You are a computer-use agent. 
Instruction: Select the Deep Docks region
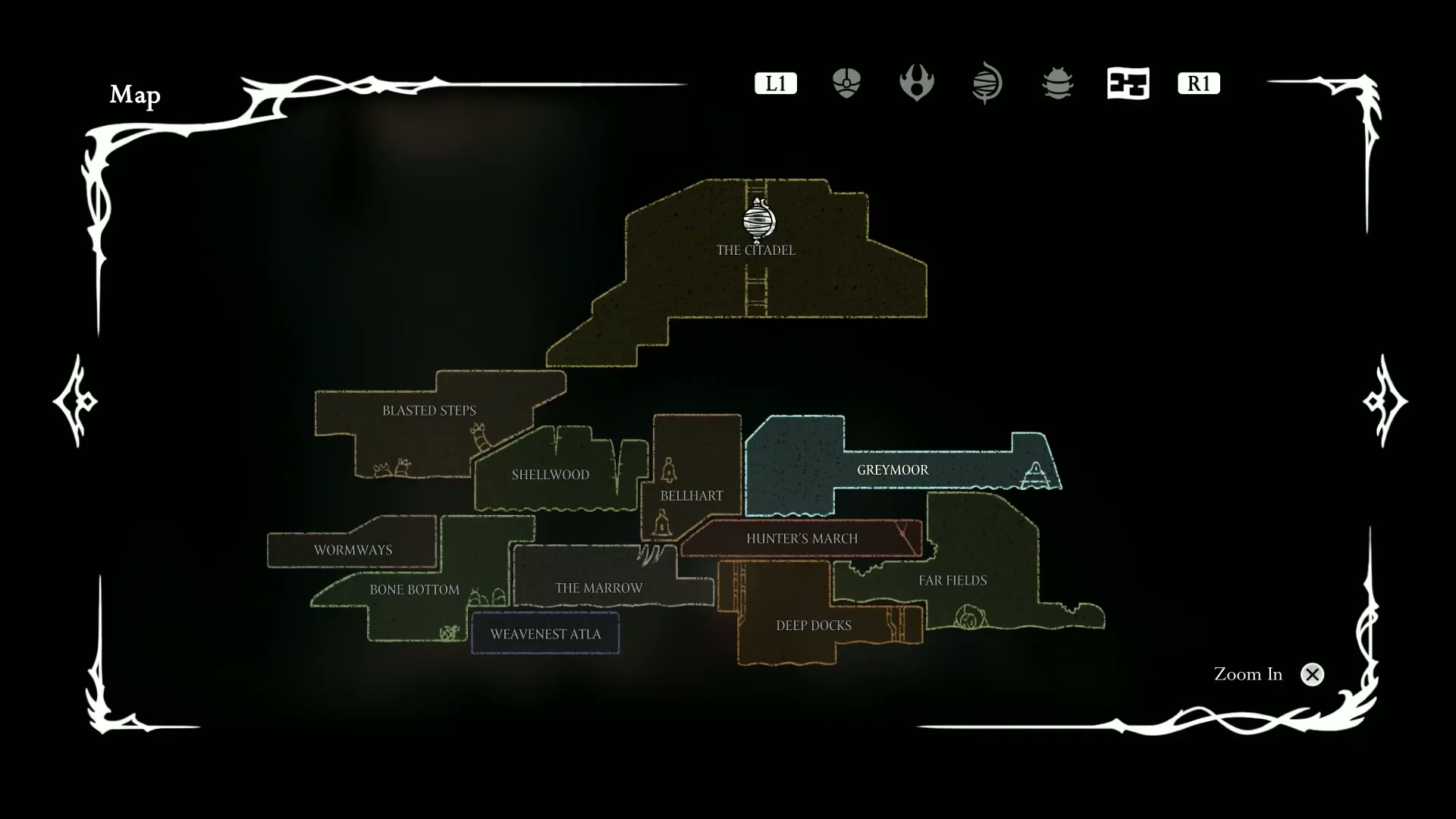[813, 626]
